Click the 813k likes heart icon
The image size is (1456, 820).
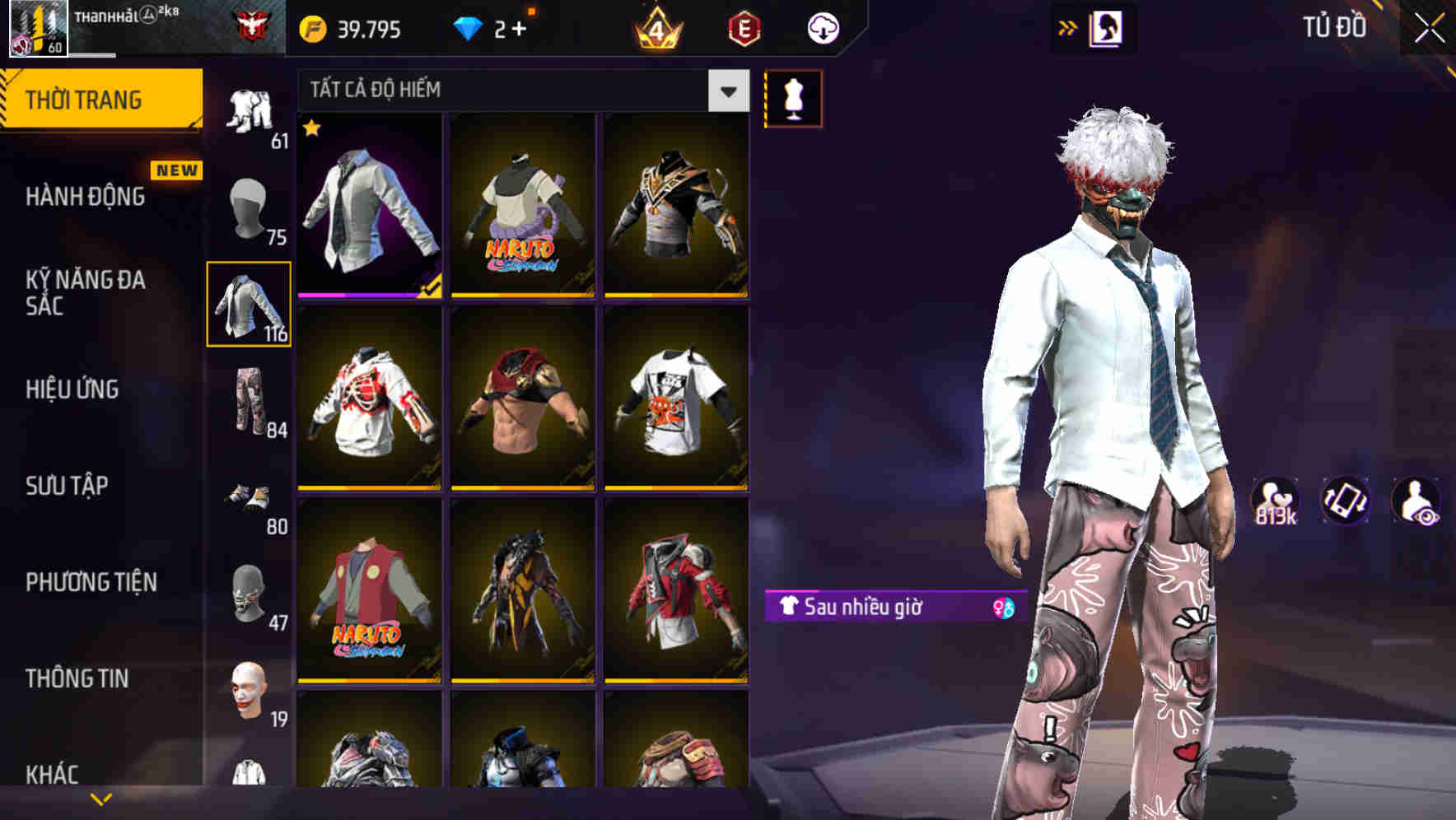click(1276, 500)
